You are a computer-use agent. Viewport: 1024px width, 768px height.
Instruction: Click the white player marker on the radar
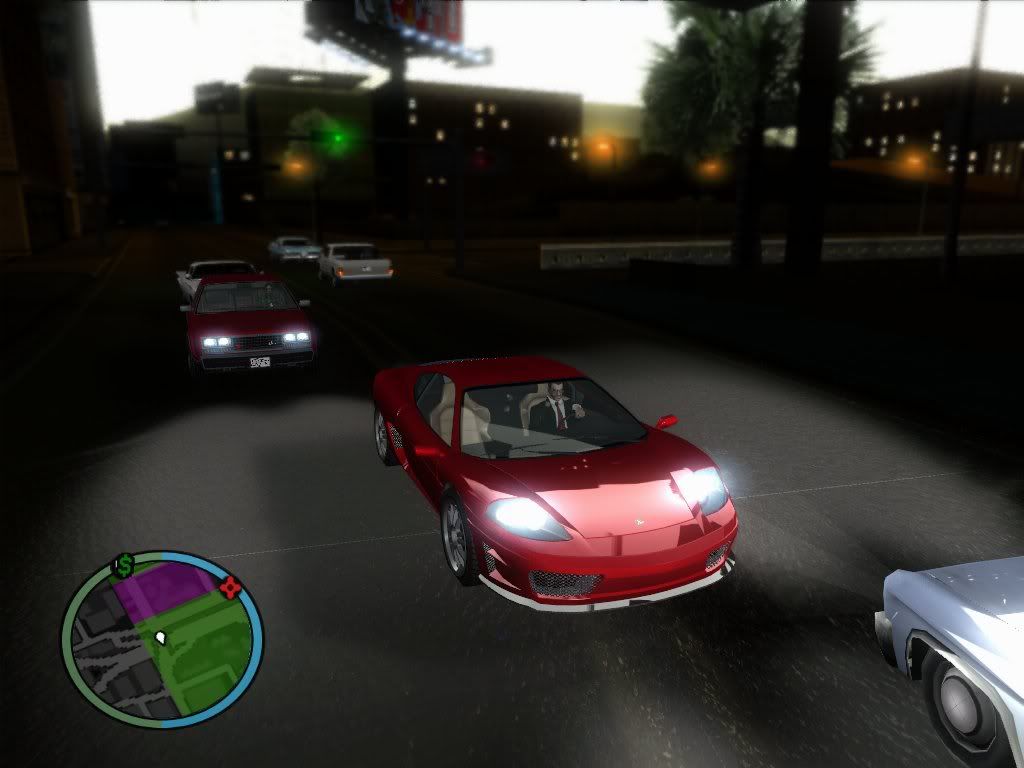point(161,636)
